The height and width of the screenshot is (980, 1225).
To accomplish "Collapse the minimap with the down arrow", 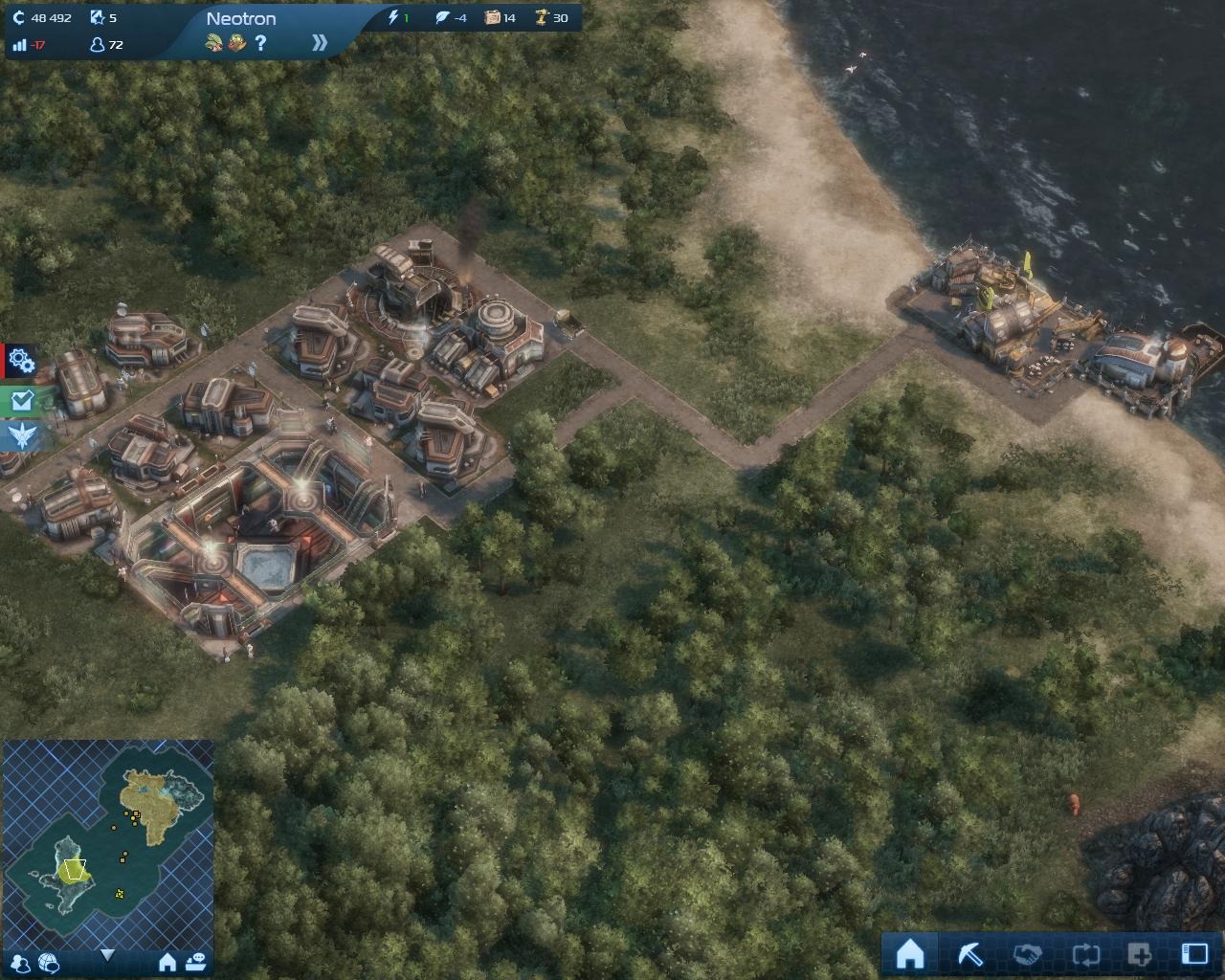I will point(107,955).
